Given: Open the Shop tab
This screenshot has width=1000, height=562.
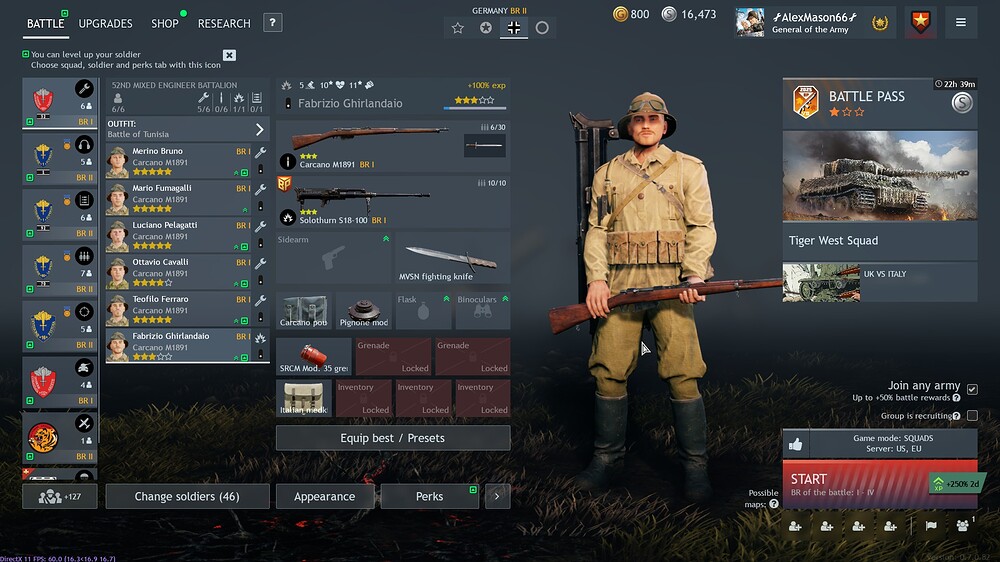Looking at the screenshot, I should [x=165, y=23].
